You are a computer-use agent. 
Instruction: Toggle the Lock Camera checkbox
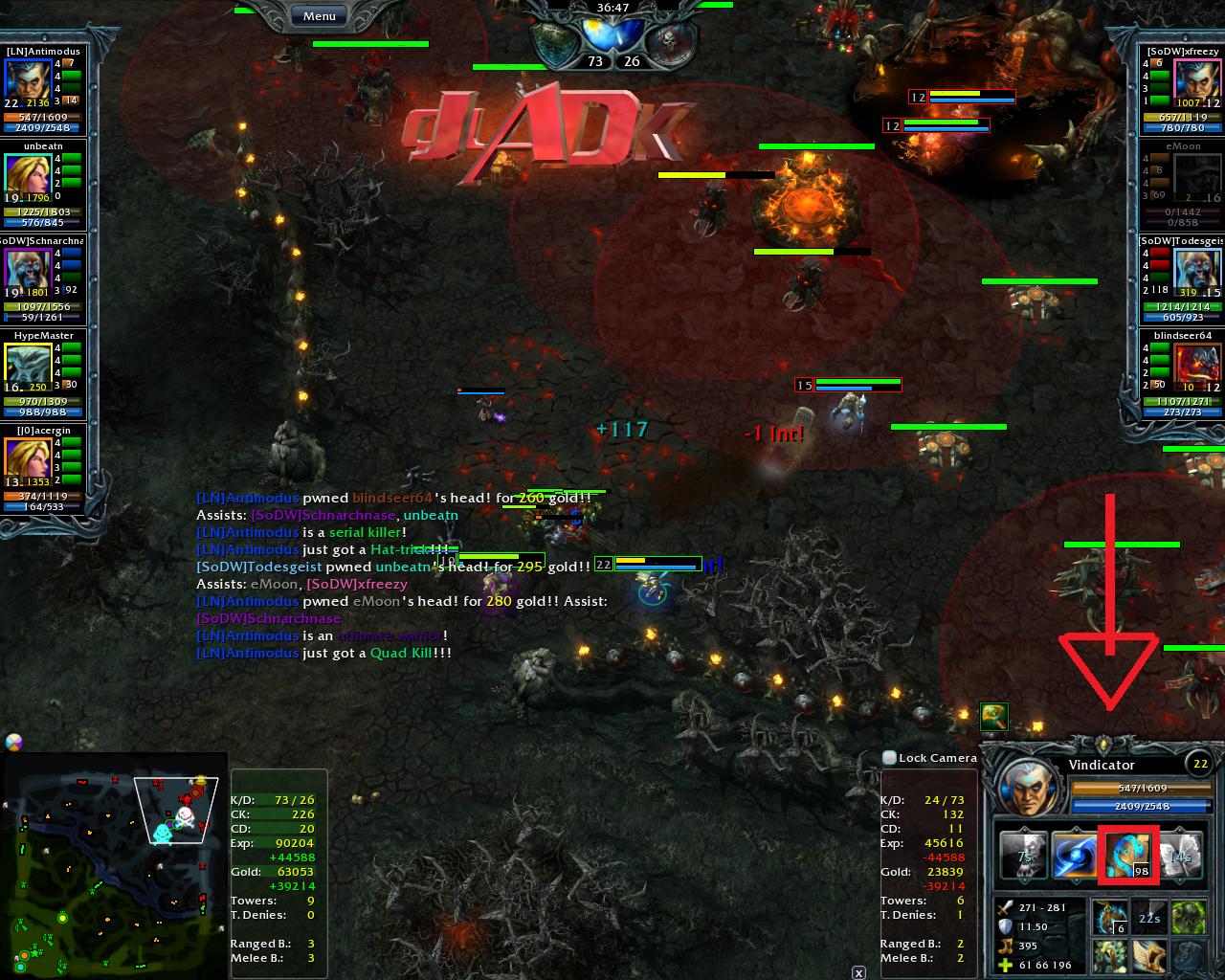(889, 758)
